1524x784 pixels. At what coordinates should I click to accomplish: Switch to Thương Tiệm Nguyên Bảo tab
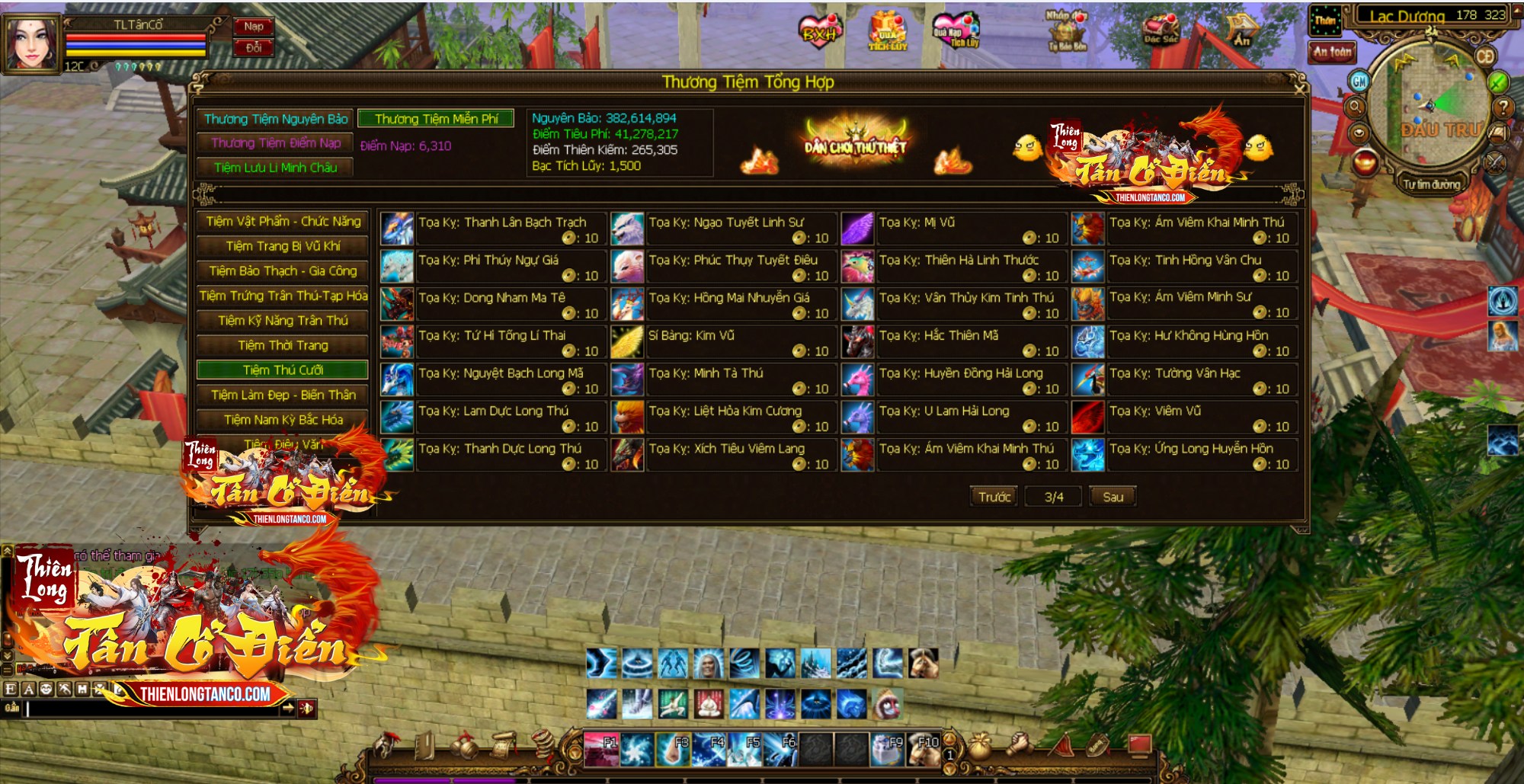tap(275, 119)
